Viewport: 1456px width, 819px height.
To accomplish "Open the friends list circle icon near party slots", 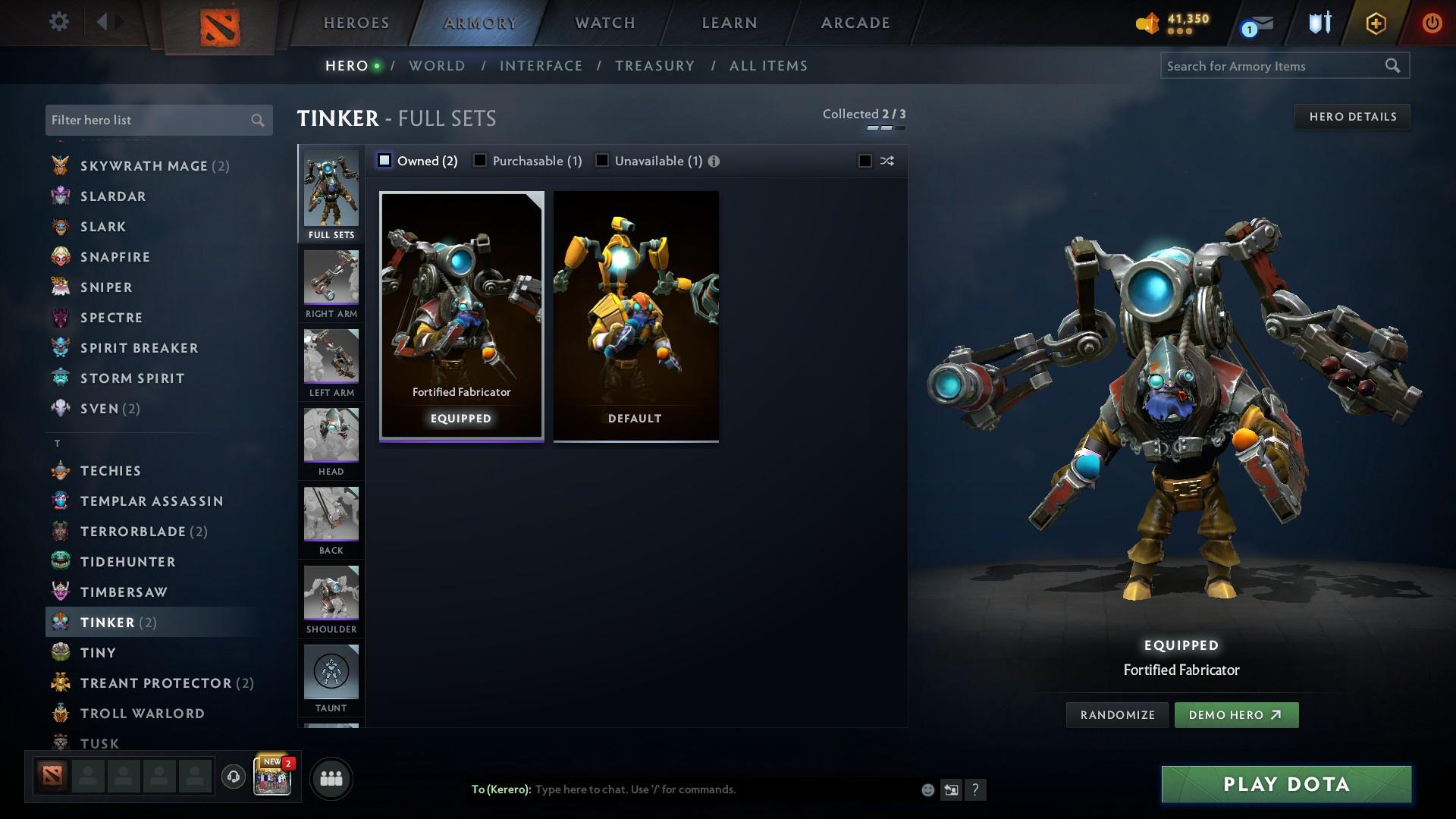I will coord(331,777).
